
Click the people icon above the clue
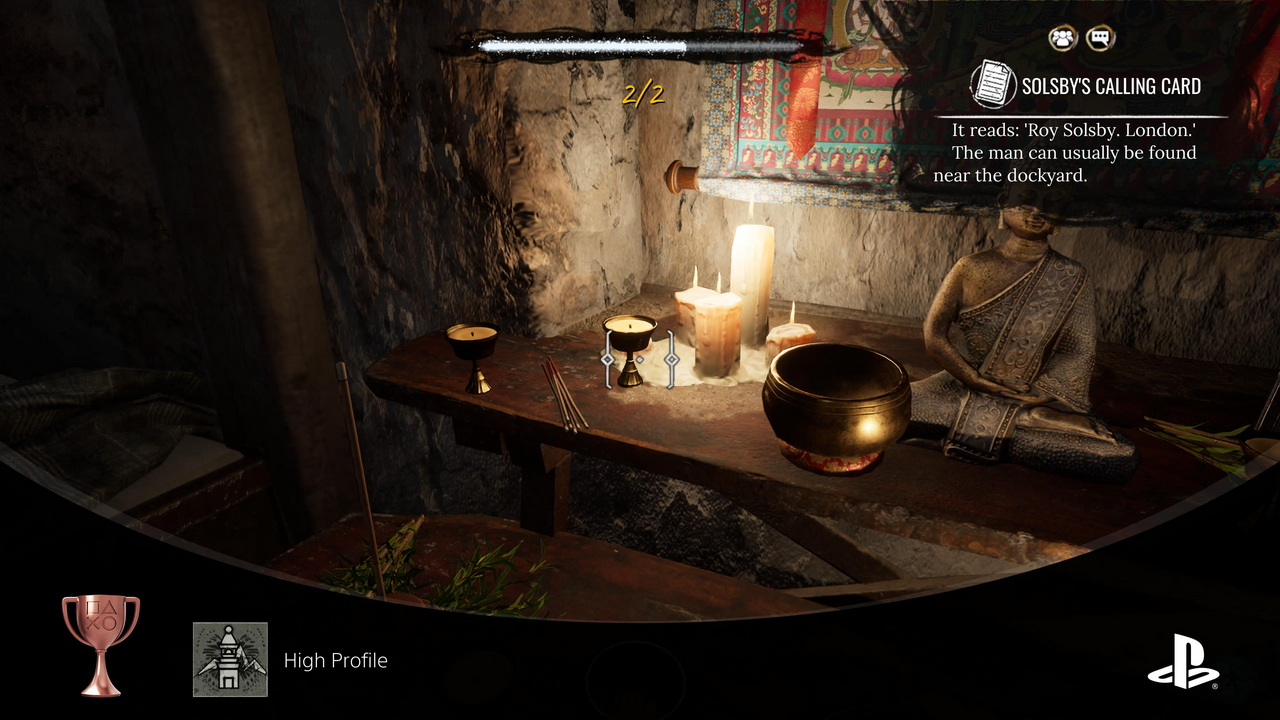tap(1062, 39)
